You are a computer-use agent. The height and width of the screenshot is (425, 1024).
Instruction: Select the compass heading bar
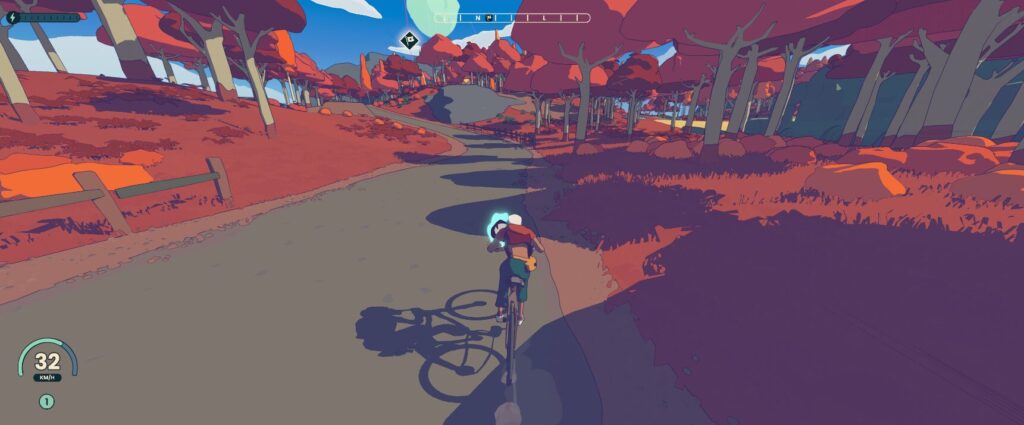(x=512, y=18)
